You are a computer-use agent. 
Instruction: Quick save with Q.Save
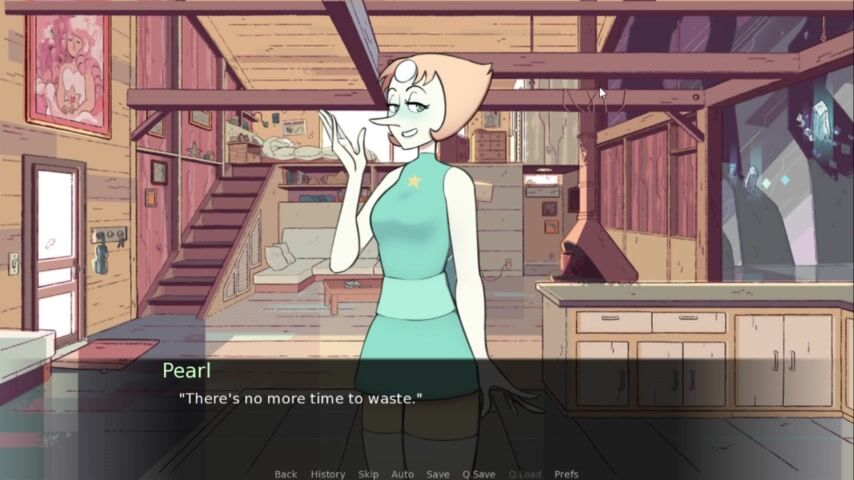coord(478,474)
